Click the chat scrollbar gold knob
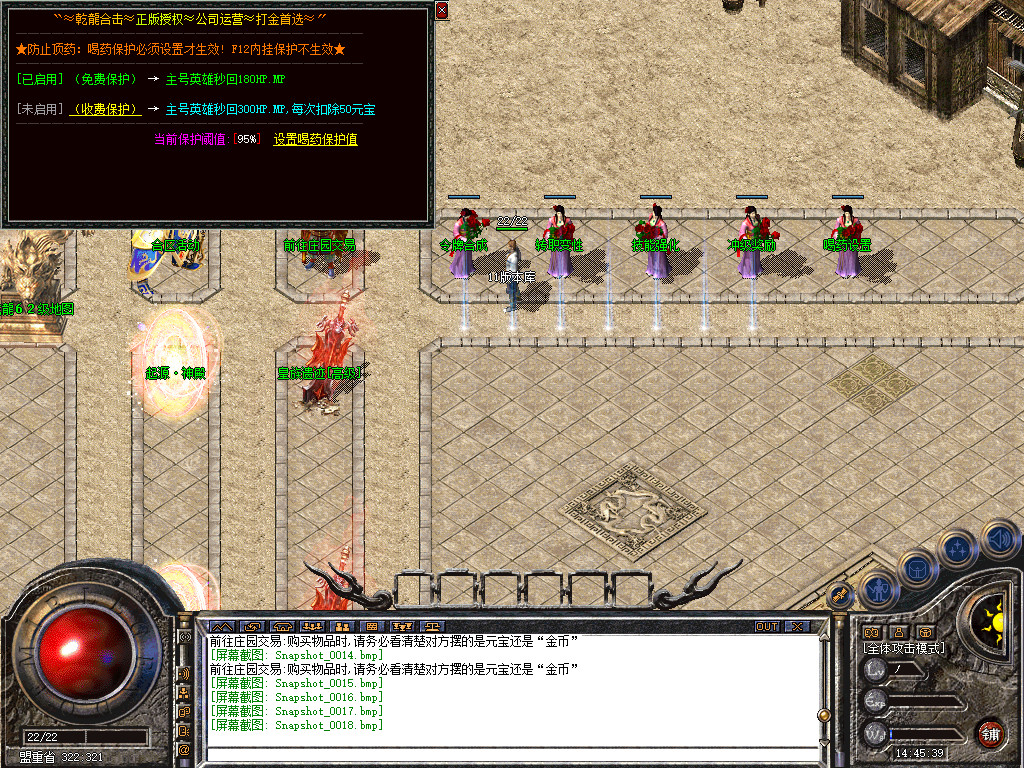The width and height of the screenshot is (1024, 768). pyautogui.click(x=824, y=715)
